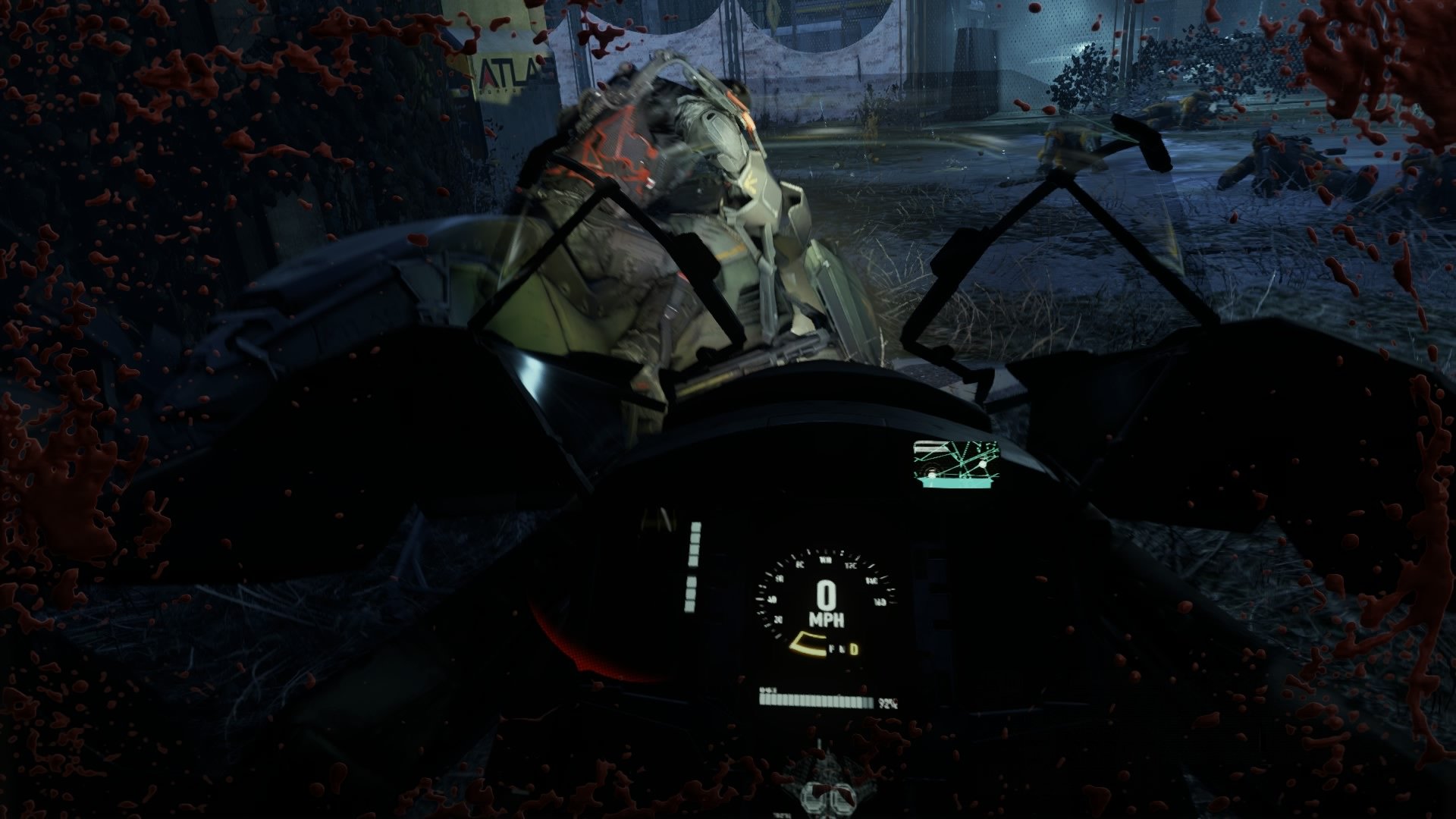Click the player position marker on the minimap
This screenshot has height=819, width=1456.
982,464
